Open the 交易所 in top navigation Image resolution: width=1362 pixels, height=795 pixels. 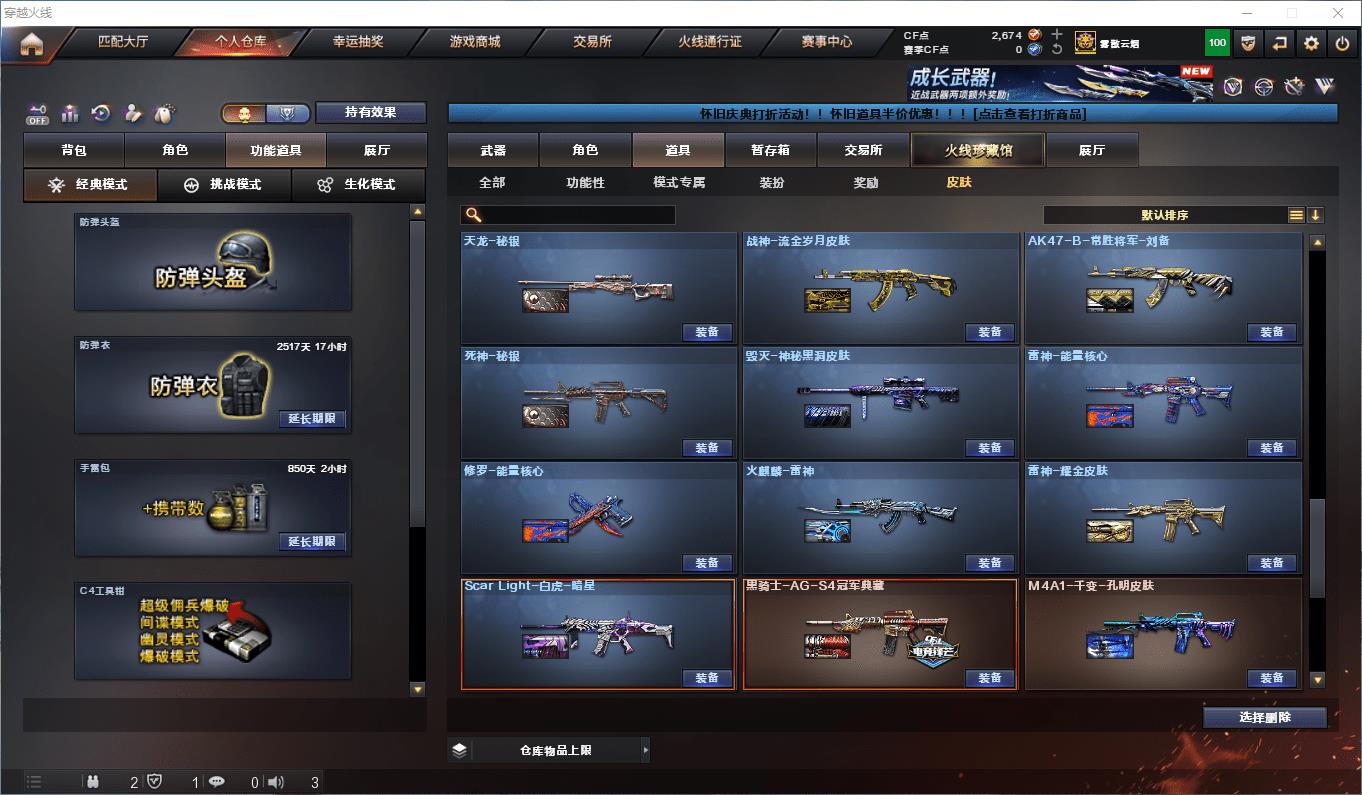pyautogui.click(x=592, y=42)
